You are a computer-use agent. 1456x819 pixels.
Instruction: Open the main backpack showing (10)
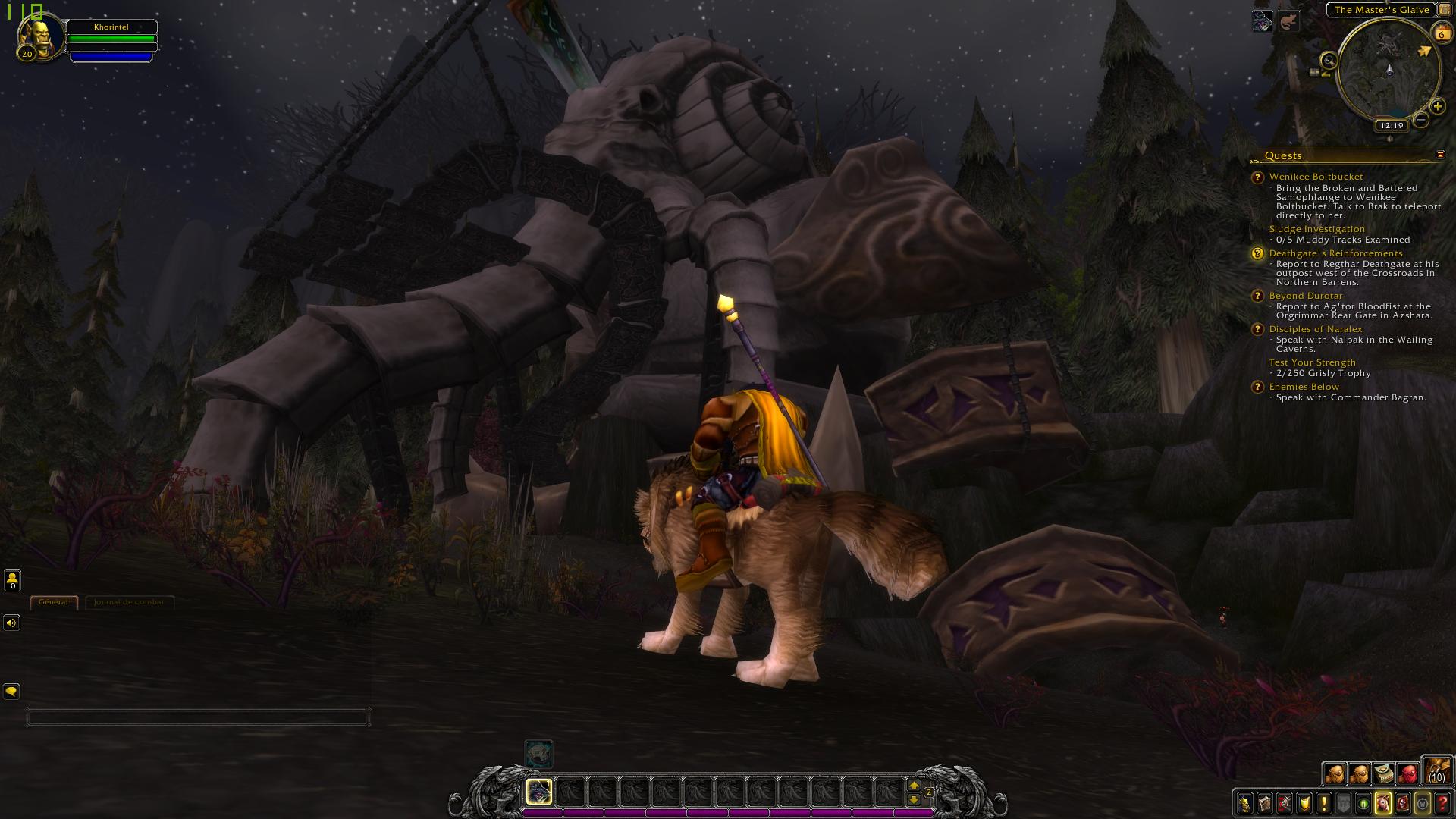1436,770
